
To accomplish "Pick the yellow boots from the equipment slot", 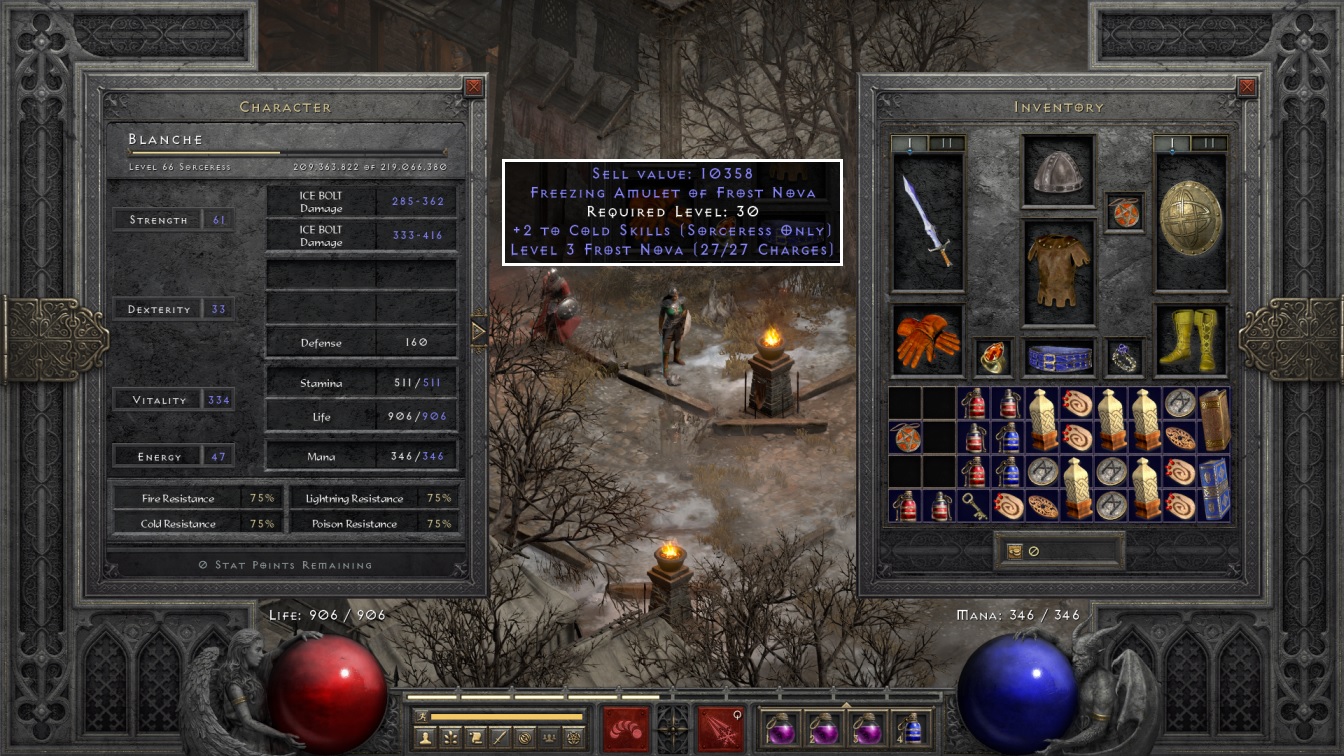I will coord(1190,340).
